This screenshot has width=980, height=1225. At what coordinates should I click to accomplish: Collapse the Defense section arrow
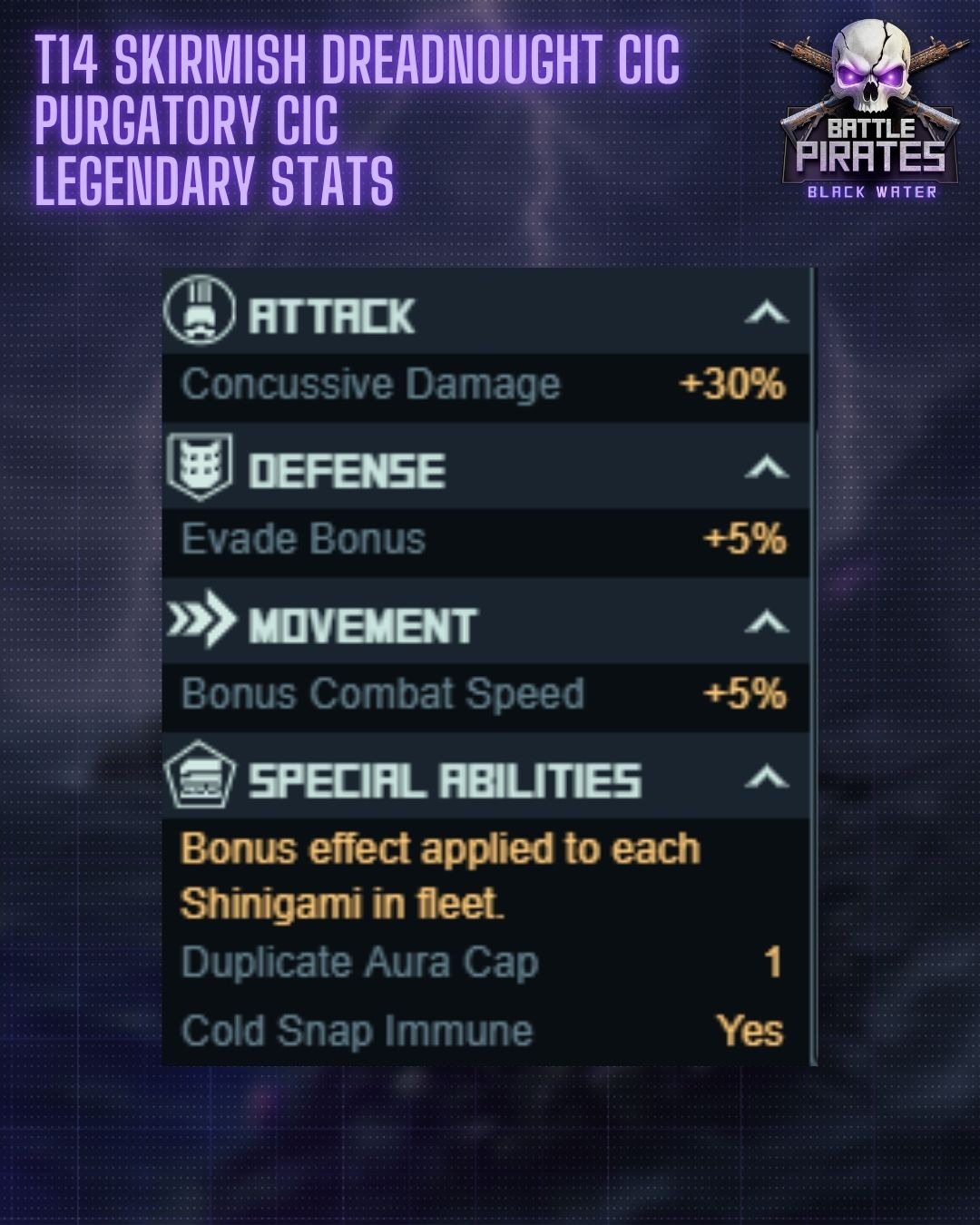click(x=767, y=468)
